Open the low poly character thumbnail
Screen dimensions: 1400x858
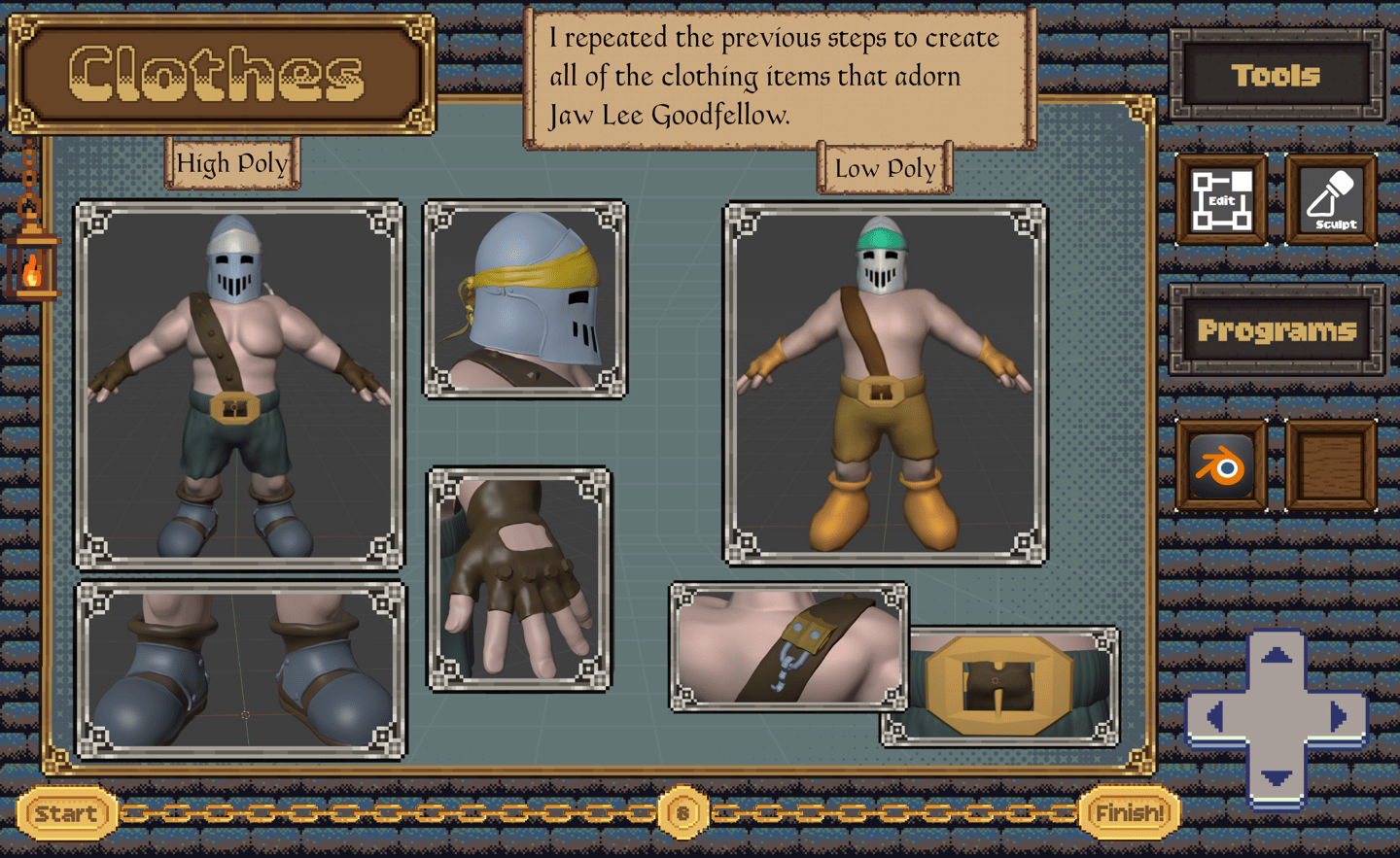coord(885,384)
